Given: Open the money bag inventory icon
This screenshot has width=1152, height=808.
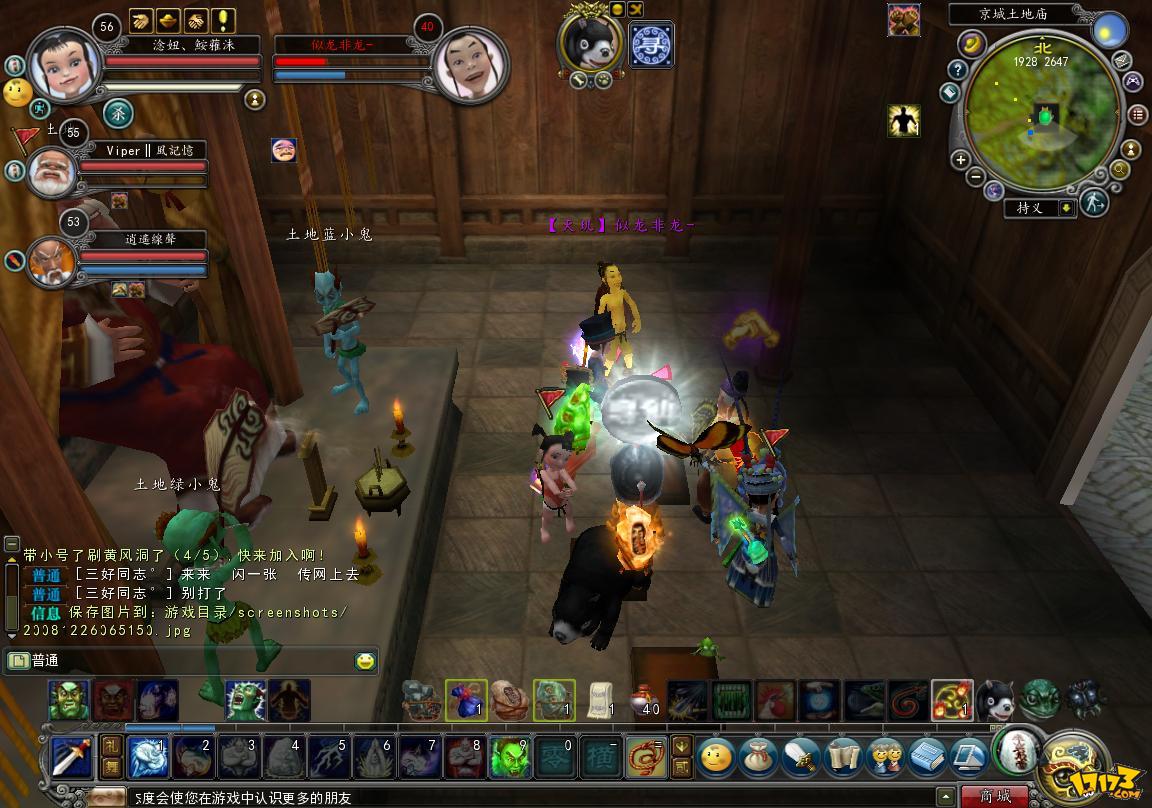Looking at the screenshot, I should coord(759,758).
